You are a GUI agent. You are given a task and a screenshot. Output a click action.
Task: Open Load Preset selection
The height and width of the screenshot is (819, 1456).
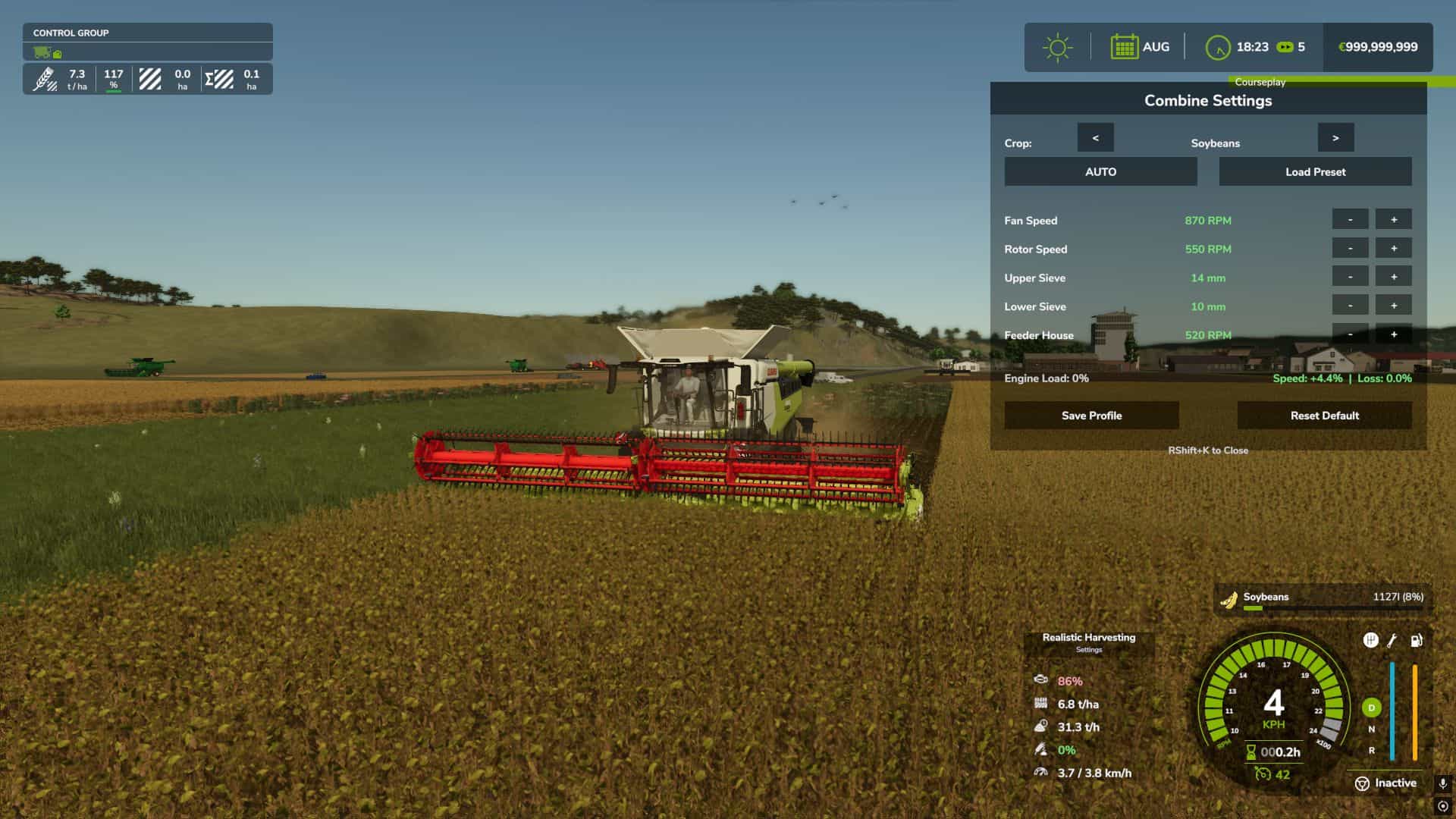point(1314,171)
